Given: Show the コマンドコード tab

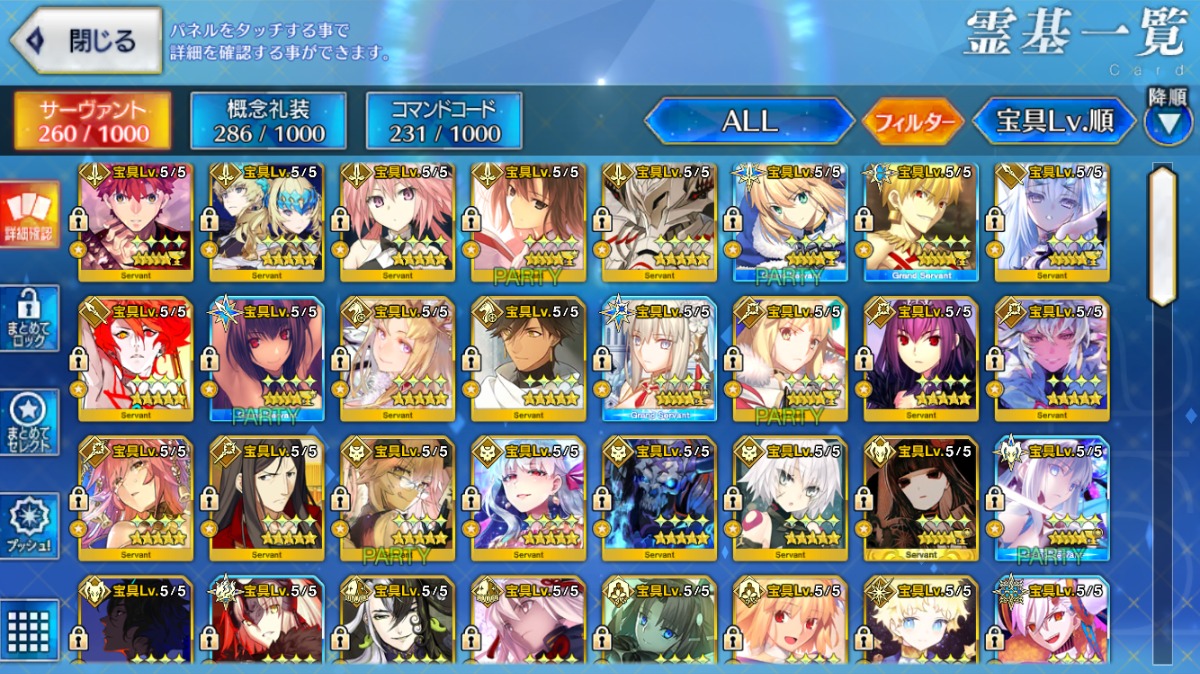Looking at the screenshot, I should 444,121.
